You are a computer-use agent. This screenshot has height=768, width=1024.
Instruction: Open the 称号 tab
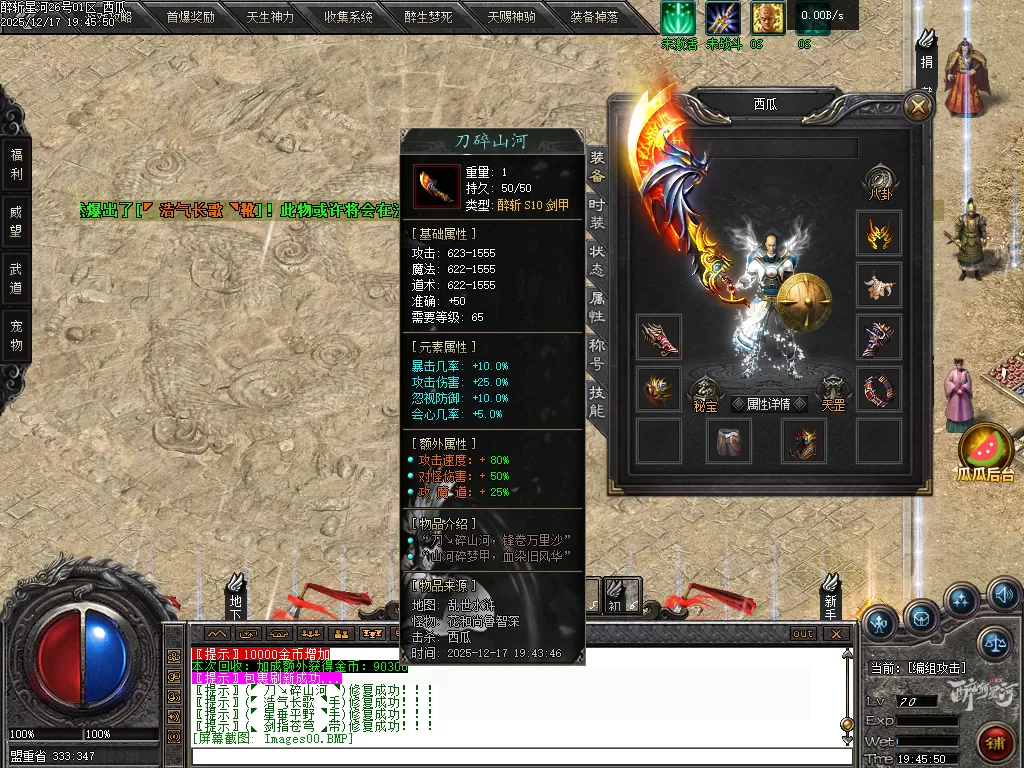(x=597, y=353)
